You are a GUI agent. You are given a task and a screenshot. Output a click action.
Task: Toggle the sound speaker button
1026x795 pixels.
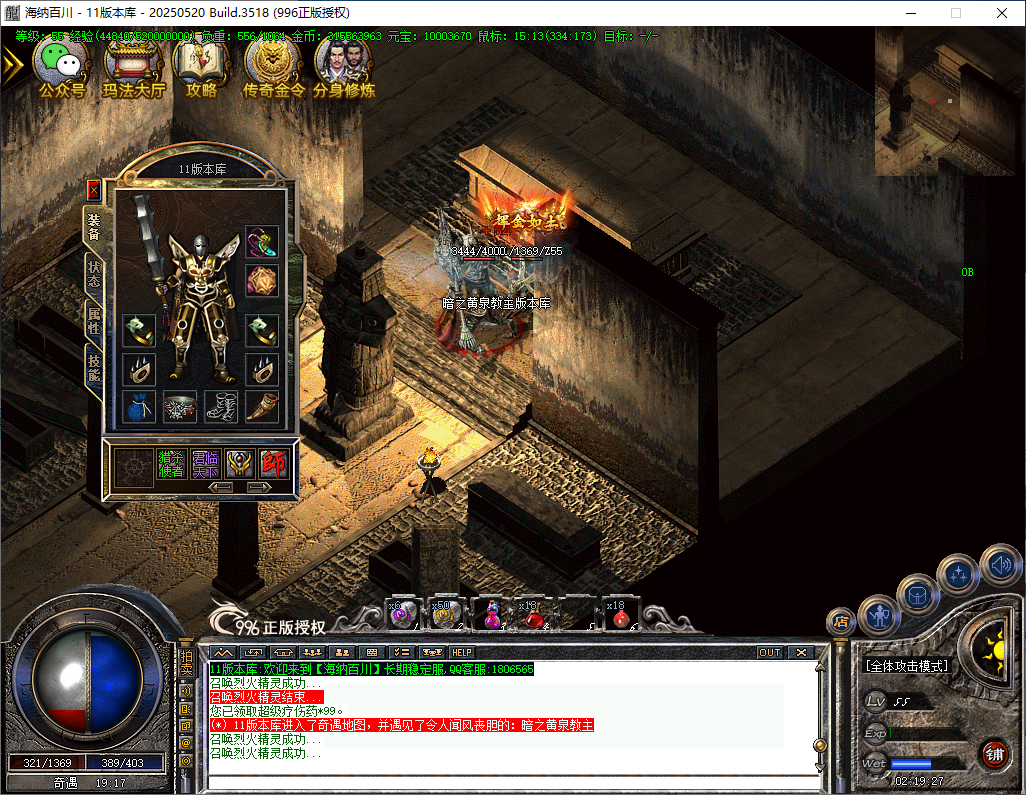pos(1000,567)
